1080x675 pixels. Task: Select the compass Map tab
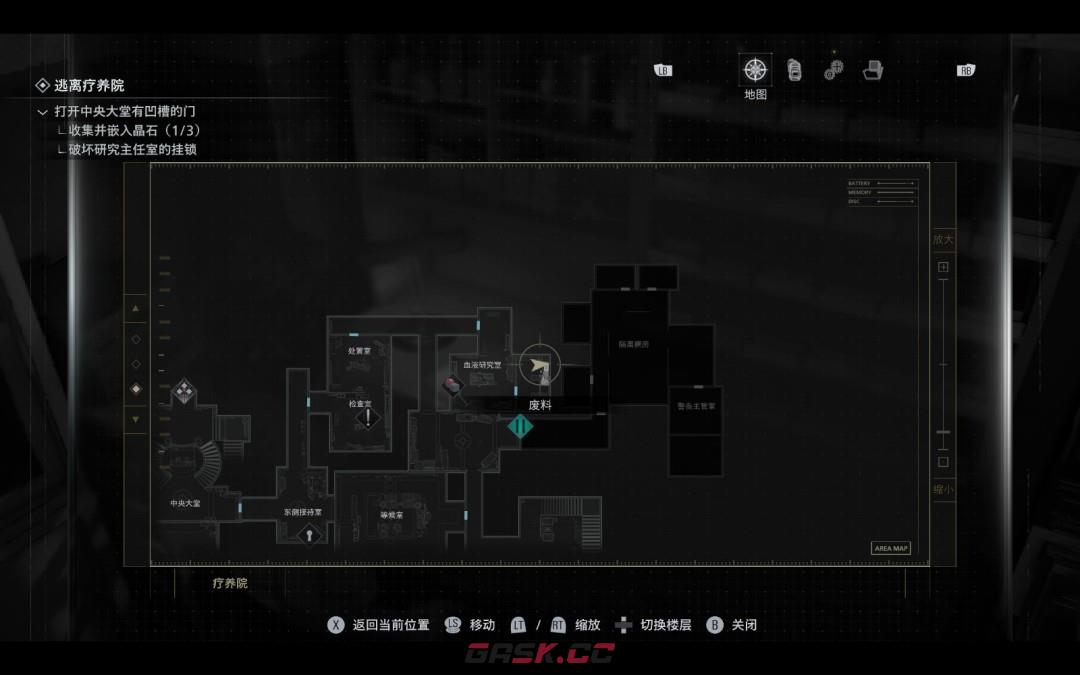pos(755,70)
